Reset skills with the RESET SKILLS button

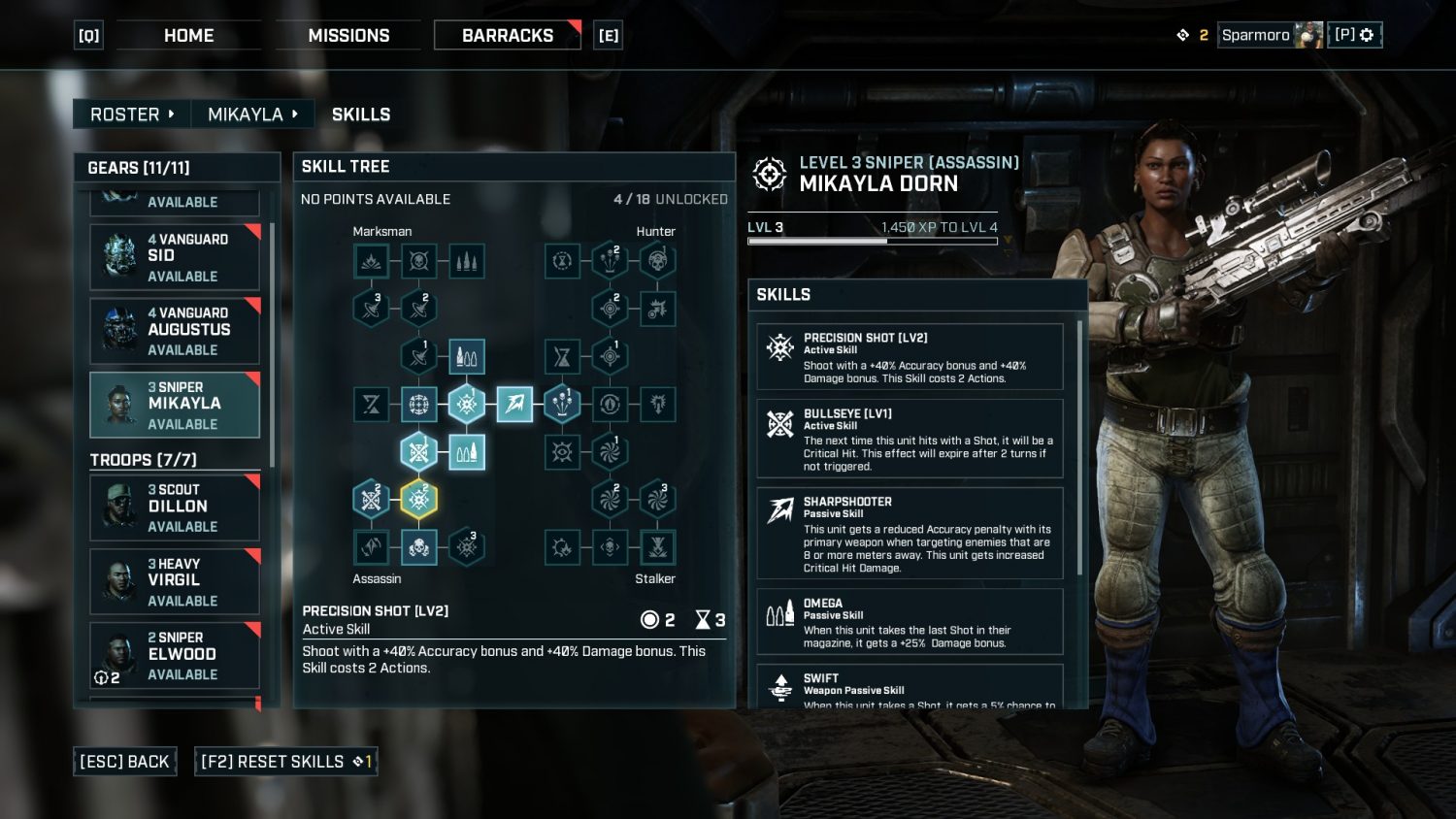pos(285,762)
